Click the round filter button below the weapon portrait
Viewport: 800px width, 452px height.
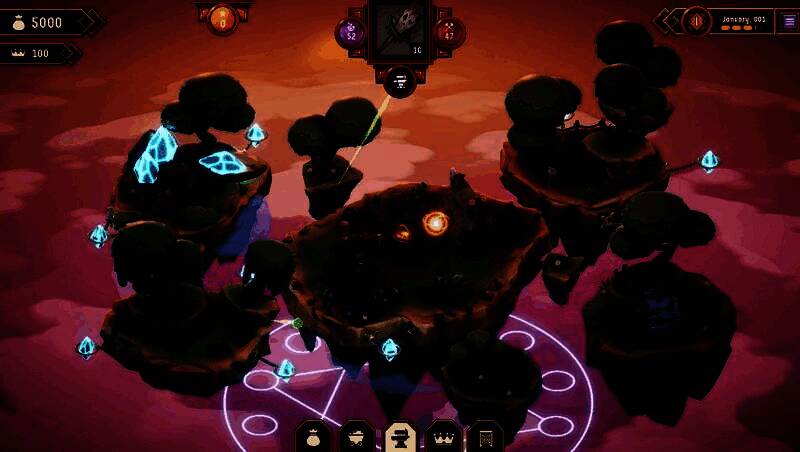(x=400, y=82)
